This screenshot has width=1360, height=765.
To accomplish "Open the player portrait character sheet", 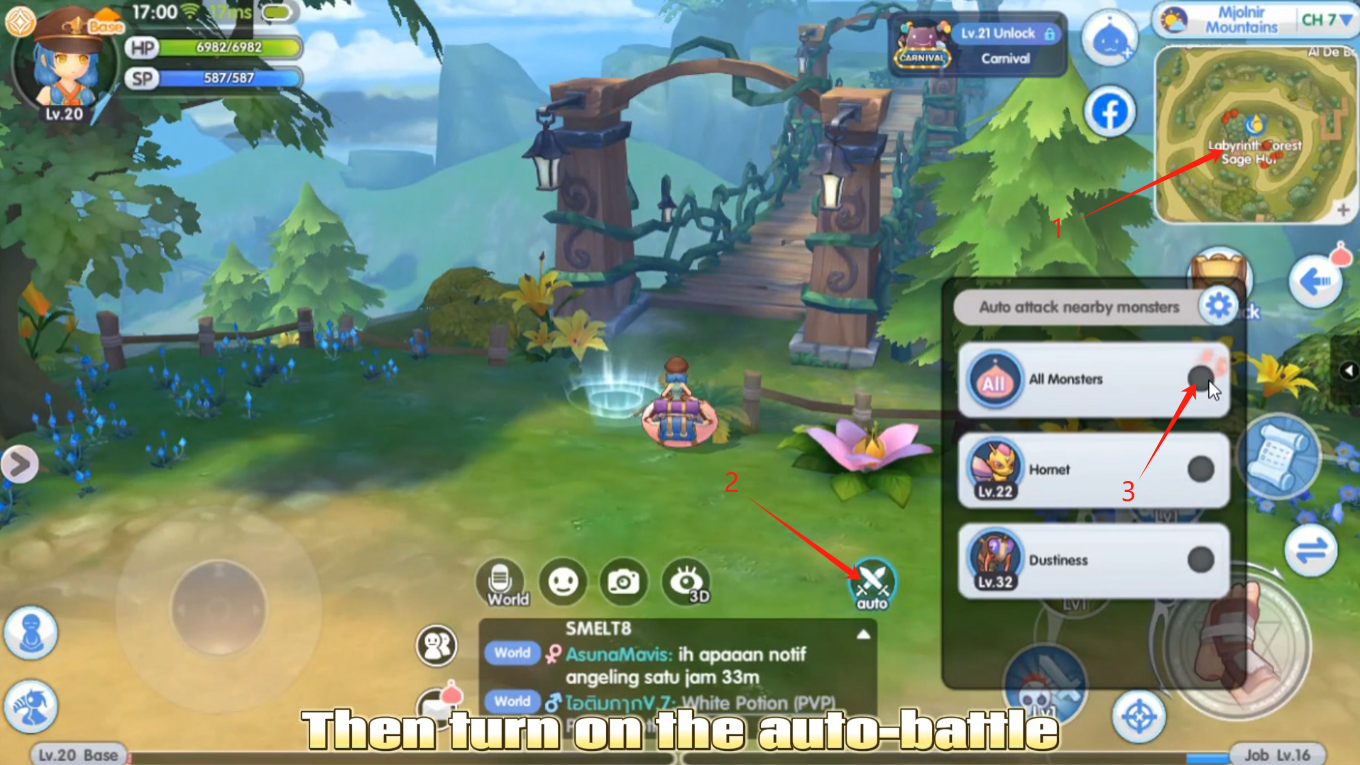I will [62, 62].
